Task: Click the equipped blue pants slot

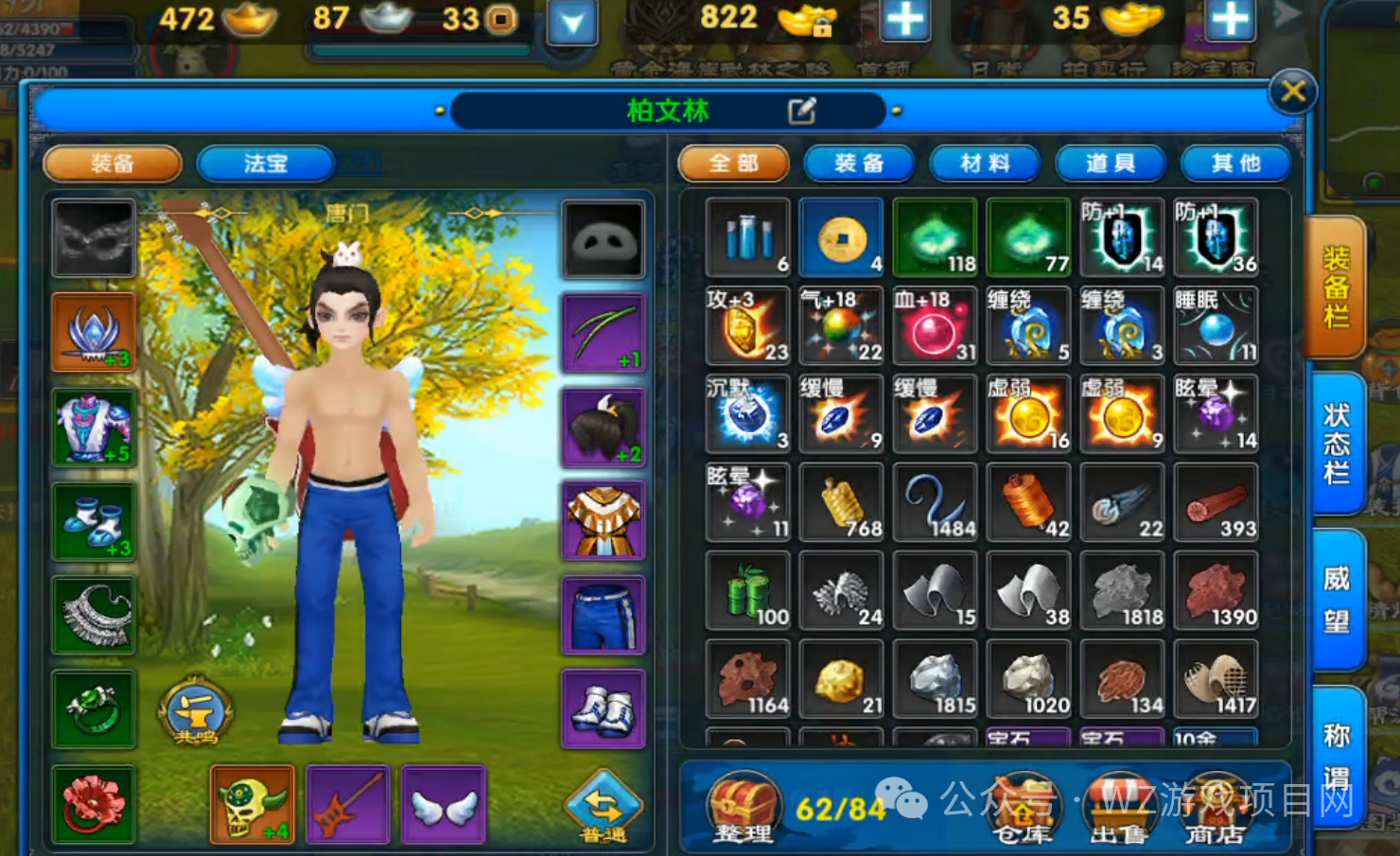Action: tap(604, 615)
